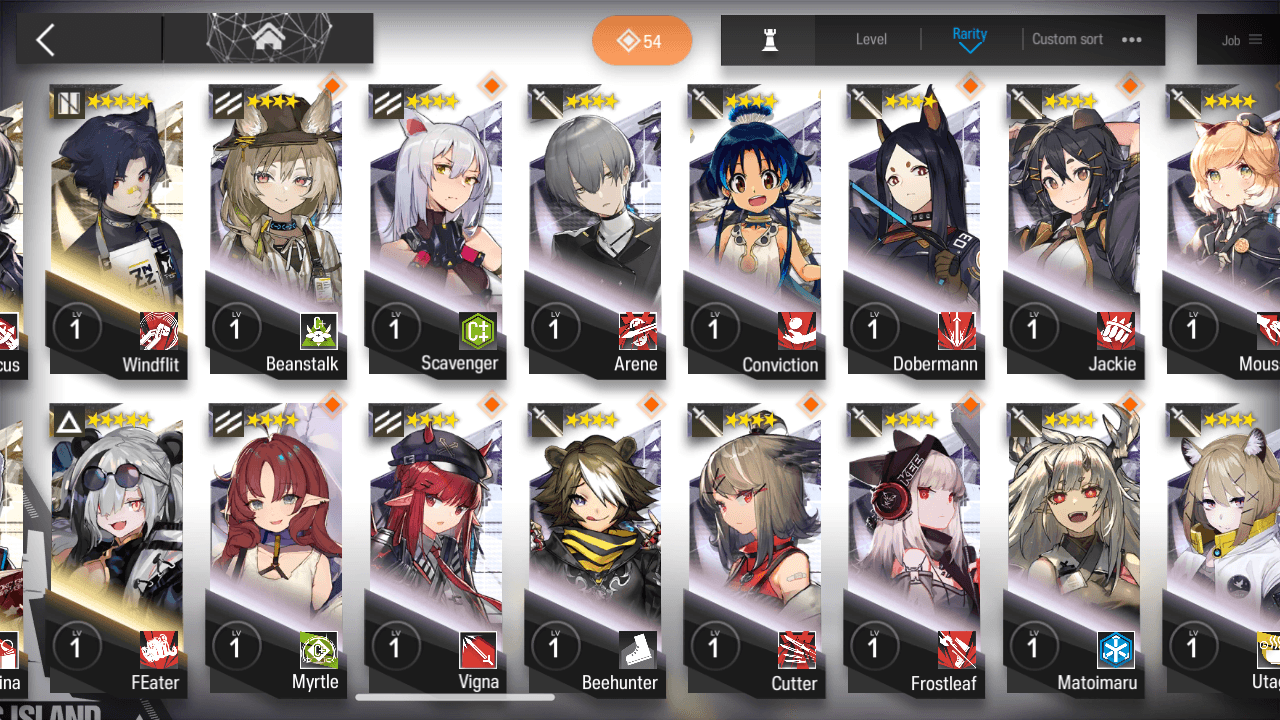The image size is (1280, 720).
Task: Pick the Frostleaf operator card
Action: [915, 548]
